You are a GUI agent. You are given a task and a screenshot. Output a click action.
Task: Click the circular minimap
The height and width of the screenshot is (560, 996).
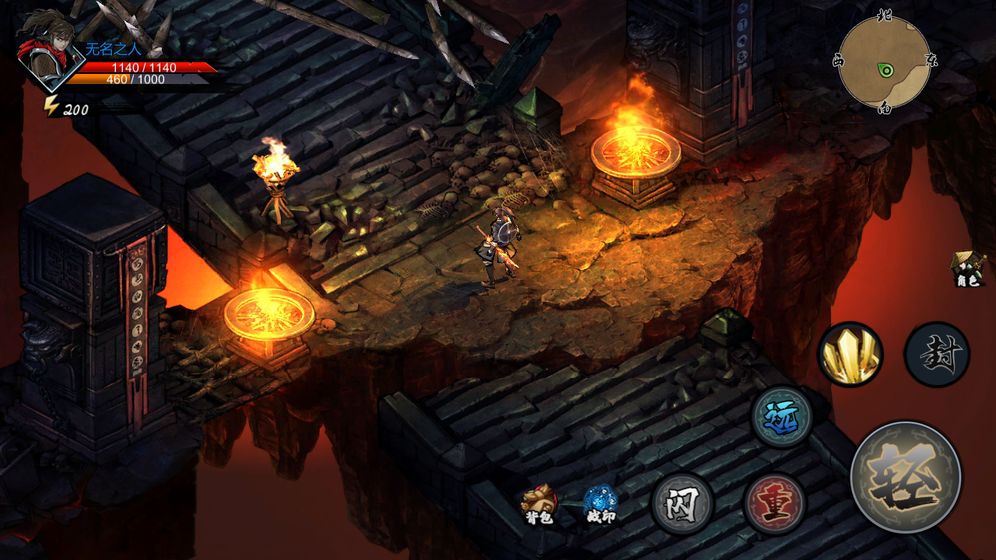(x=885, y=63)
